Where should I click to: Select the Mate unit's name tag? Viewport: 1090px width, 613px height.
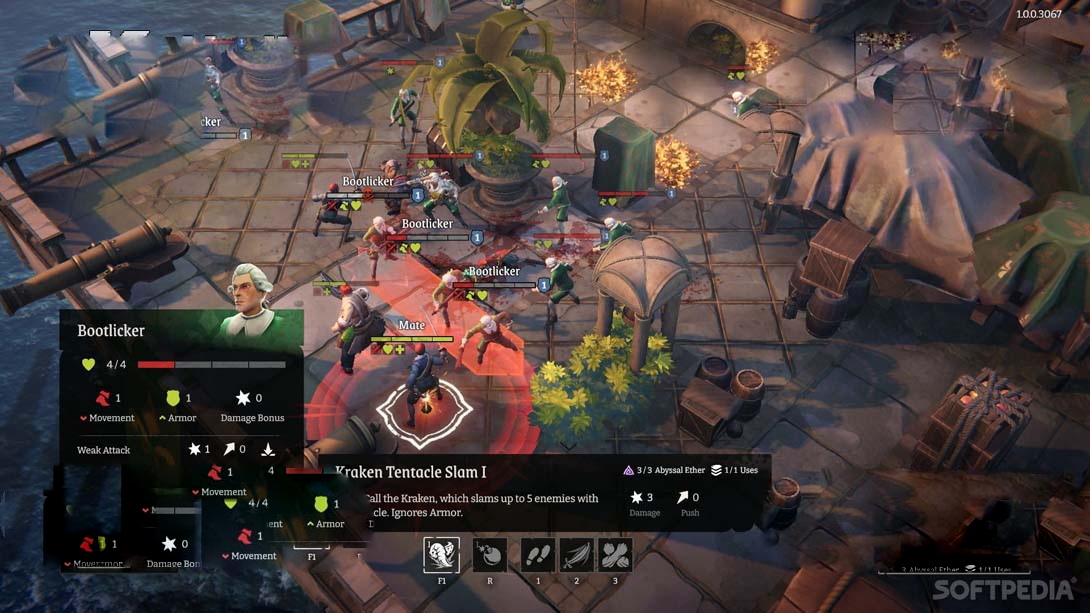point(411,325)
